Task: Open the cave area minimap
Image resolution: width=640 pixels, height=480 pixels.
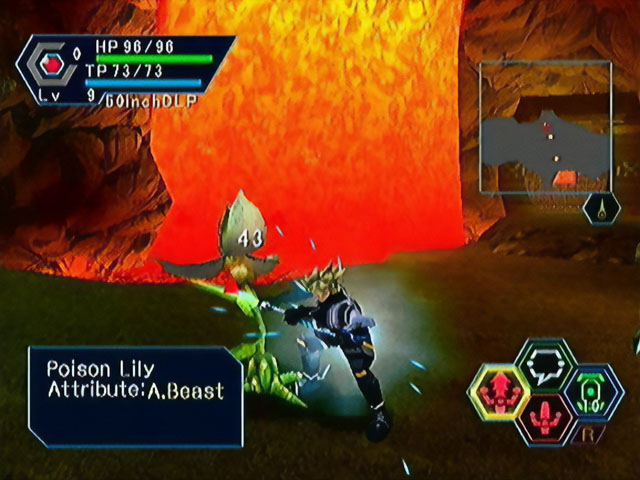Action: tap(545, 127)
